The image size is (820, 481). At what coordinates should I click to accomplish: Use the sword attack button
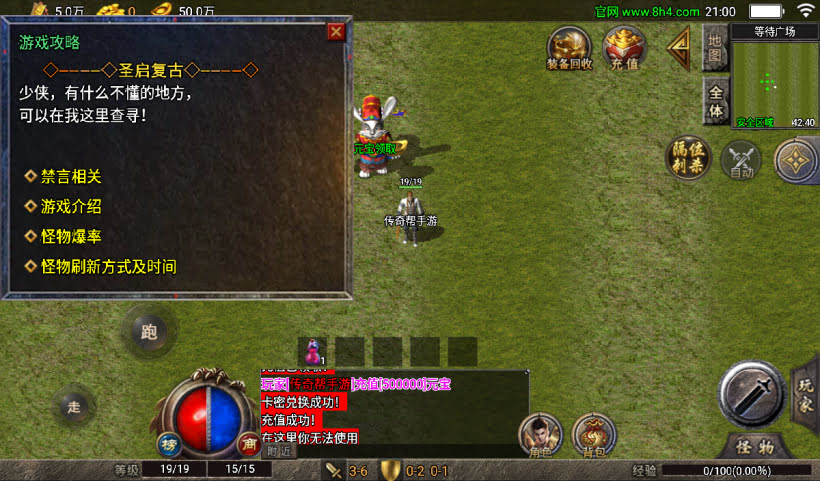tap(752, 393)
